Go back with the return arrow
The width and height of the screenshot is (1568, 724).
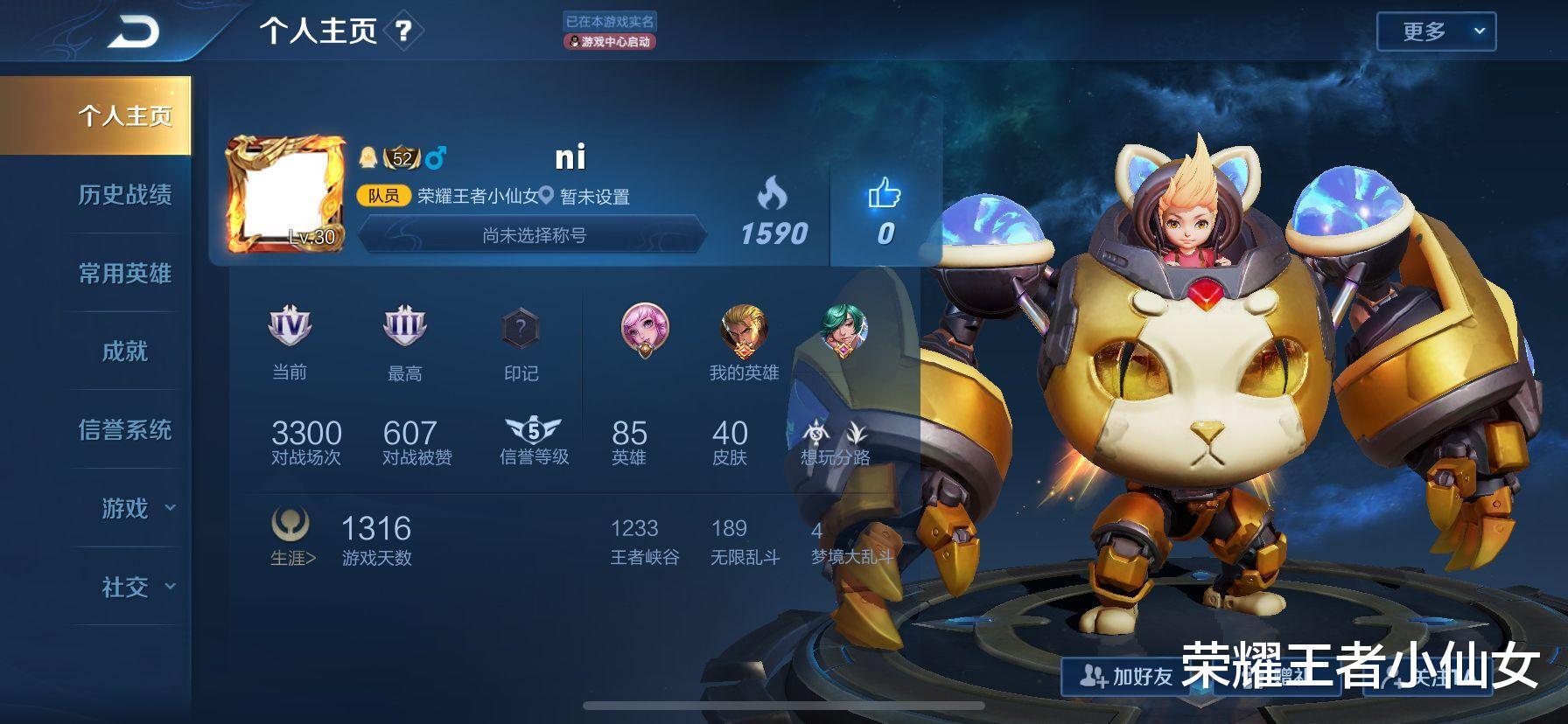click(134, 32)
